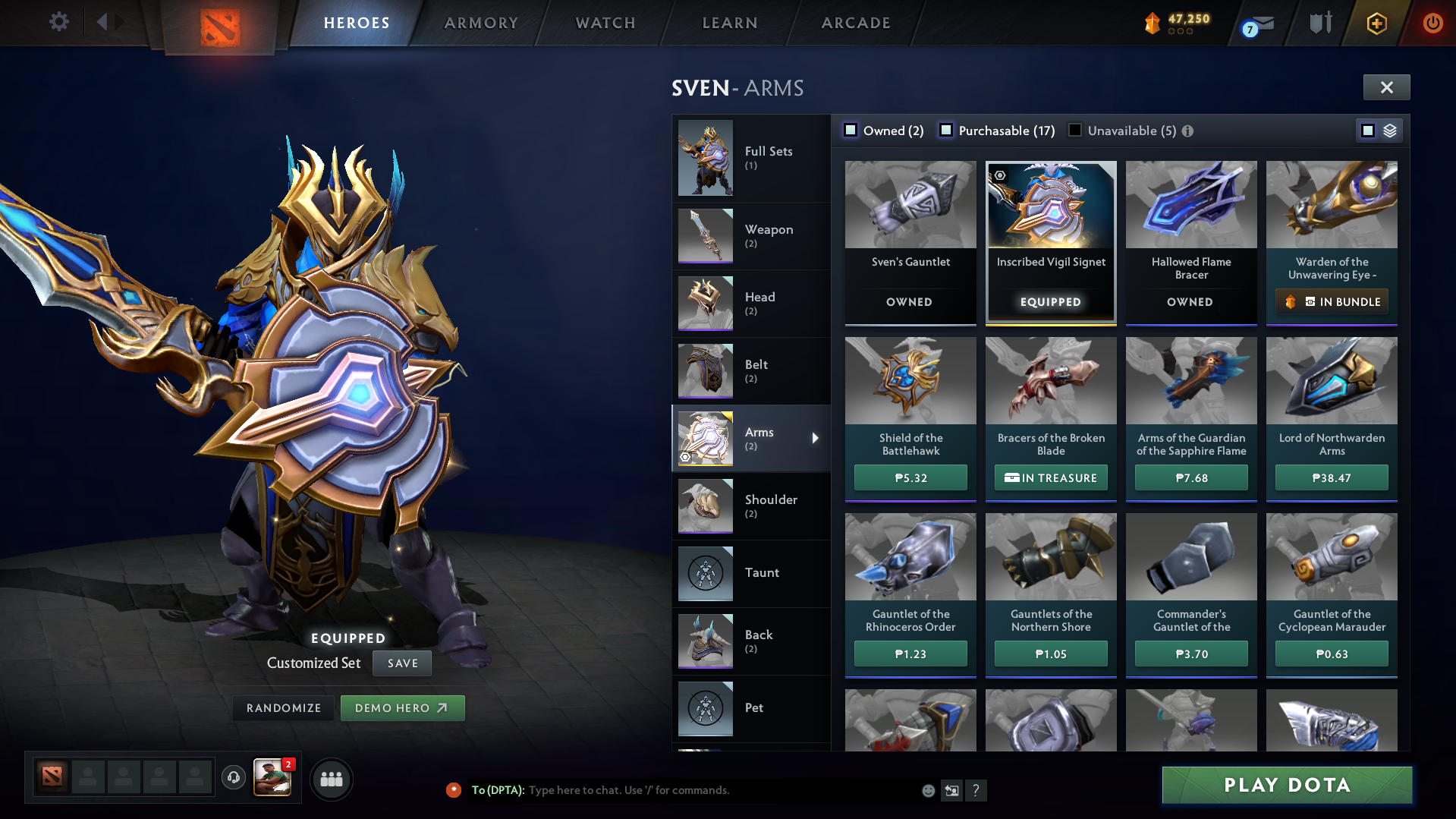Screen dimensions: 1456x819
Task: Toggle the Owned (2) filter checkbox
Action: click(851, 130)
